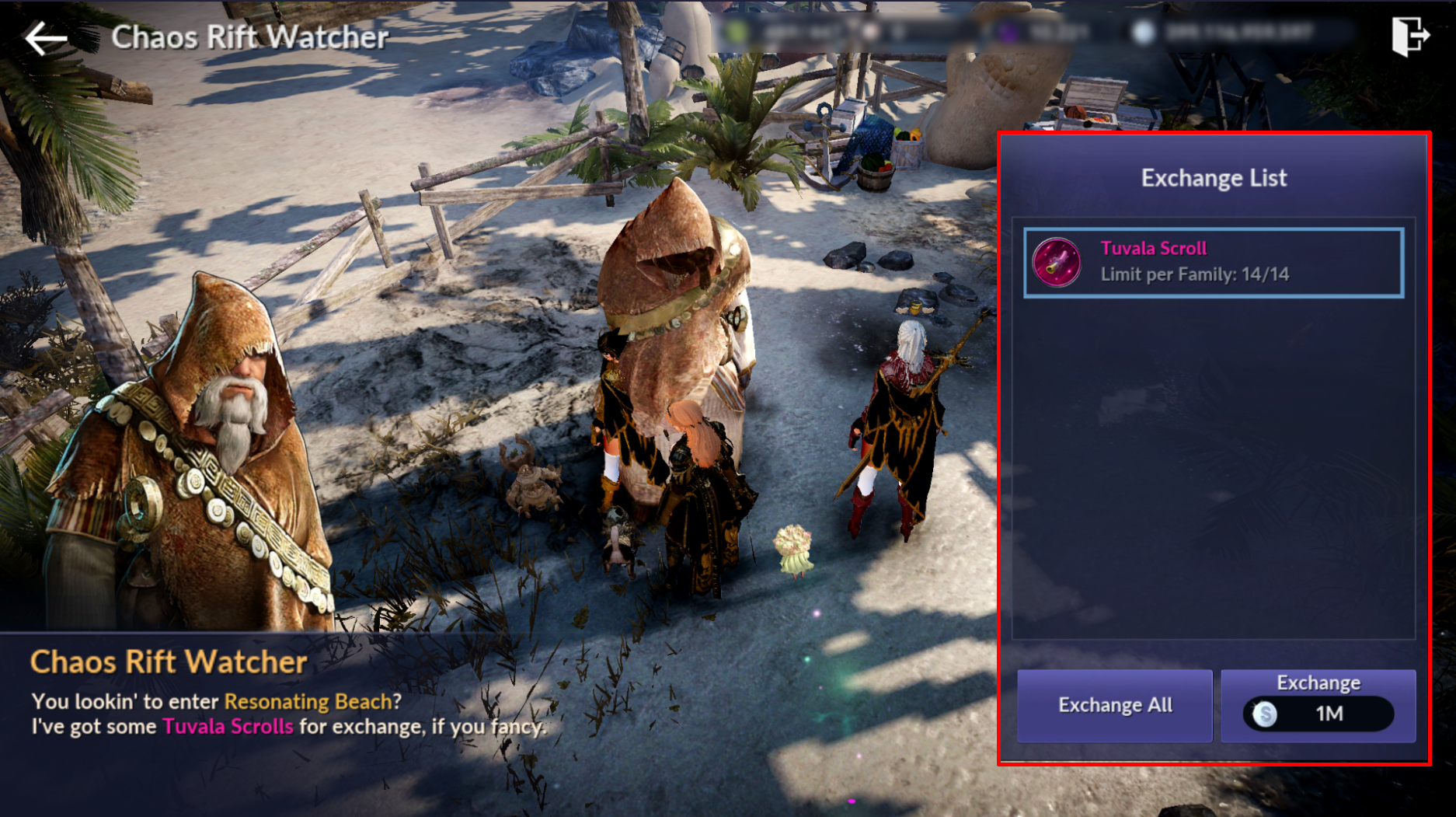This screenshot has height=817, width=1456.
Task: Exchange for 1M silver
Action: coord(1318,705)
